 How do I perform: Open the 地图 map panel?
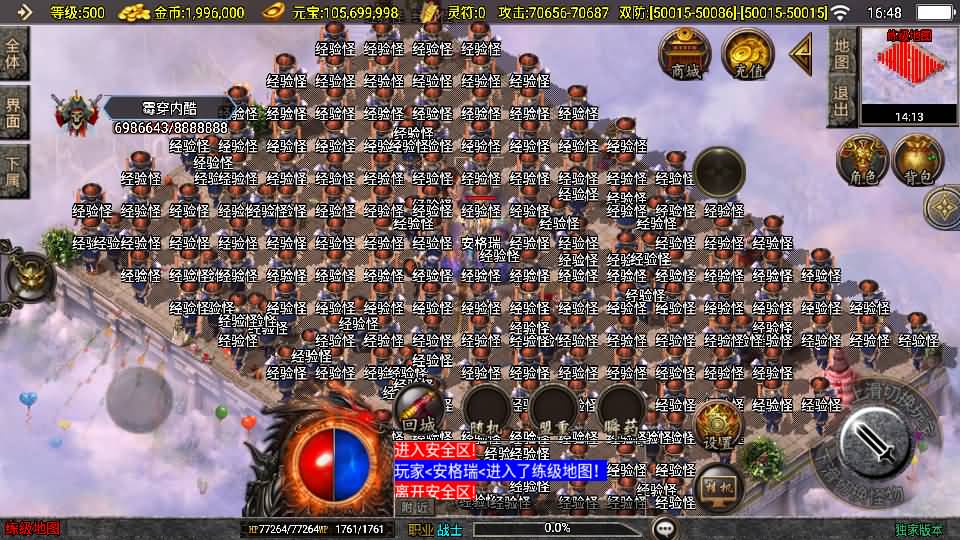pos(842,53)
